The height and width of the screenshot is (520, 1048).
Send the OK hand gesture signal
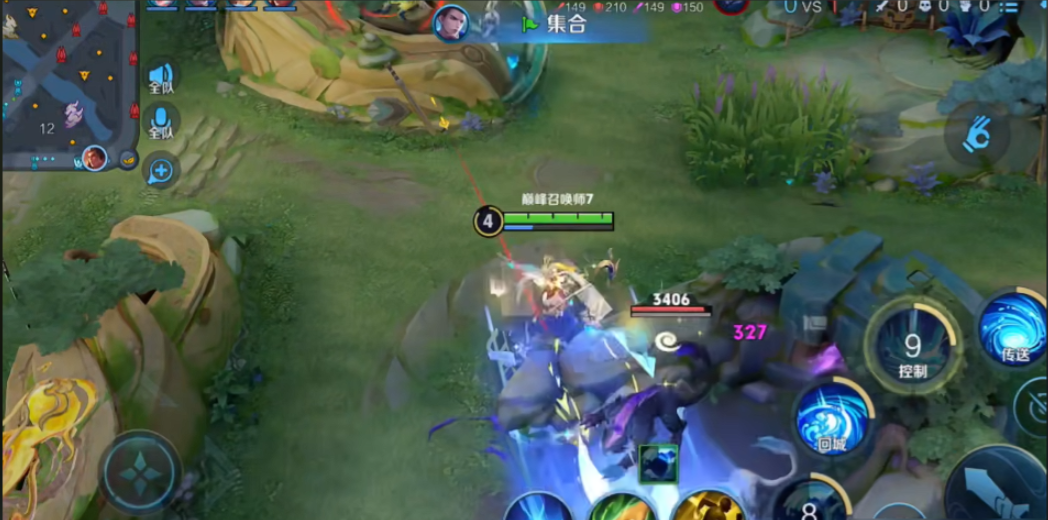tap(976, 136)
